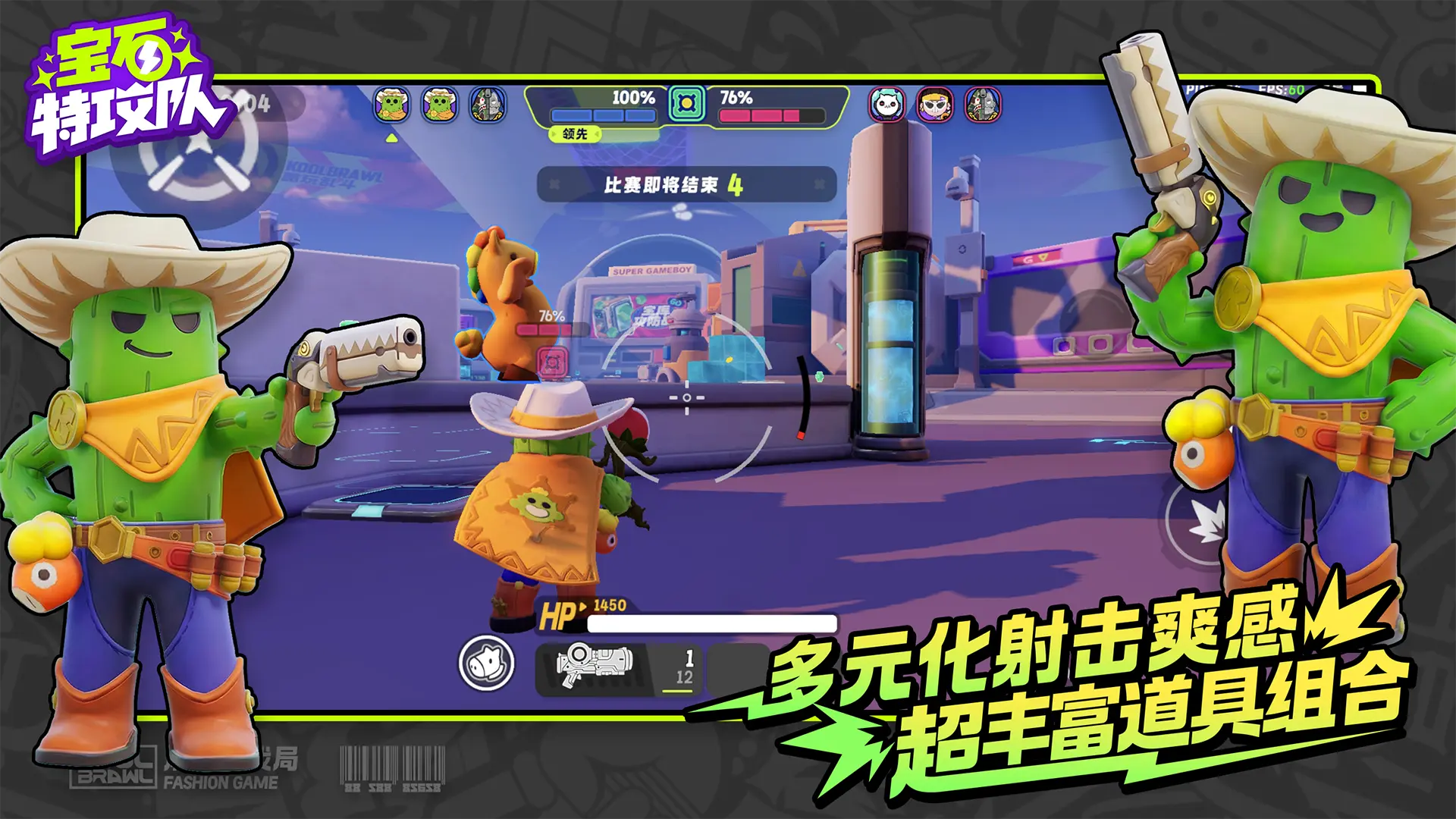
Task: Click the camo shark enemy avatar
Action: pyautogui.click(x=984, y=106)
